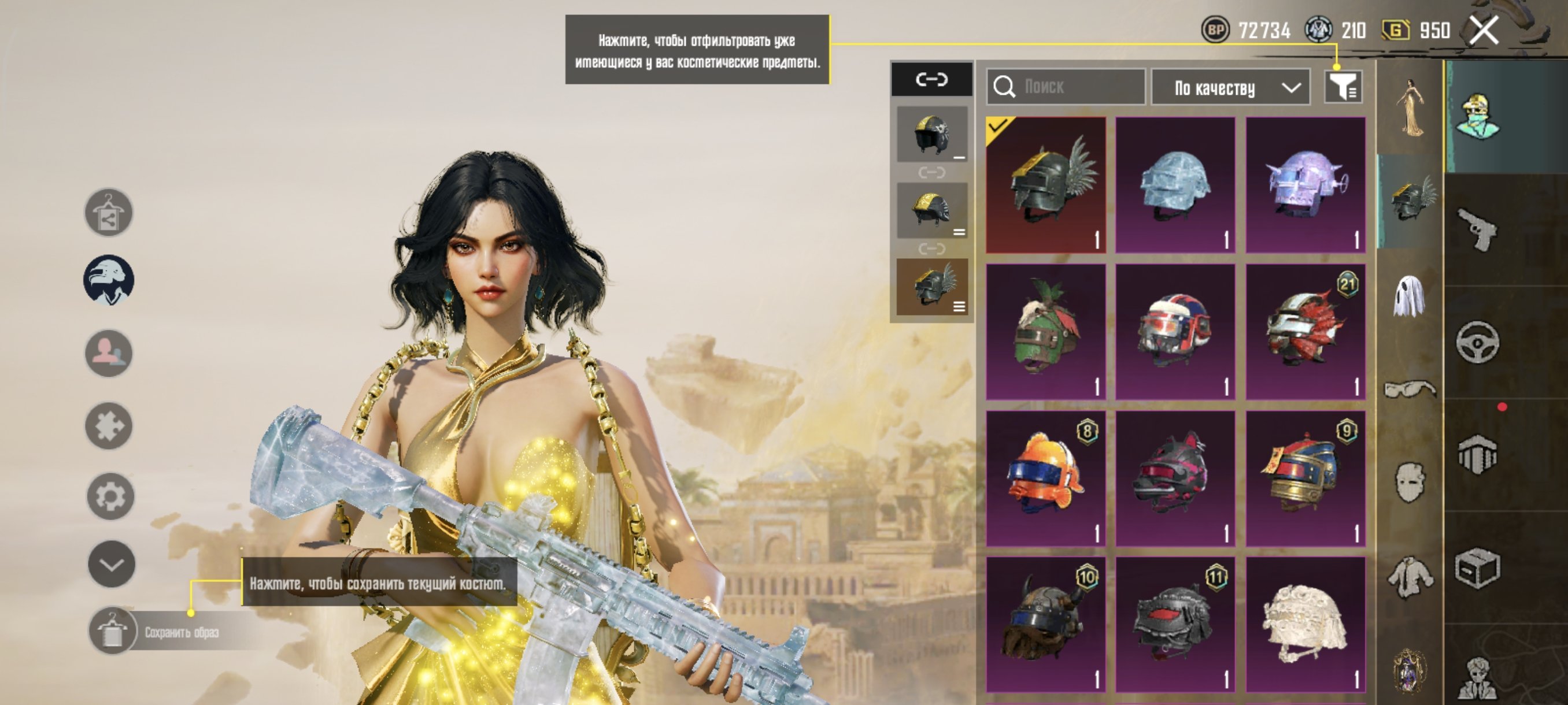
Task: Open the gear settings icon on left
Action: [110, 496]
